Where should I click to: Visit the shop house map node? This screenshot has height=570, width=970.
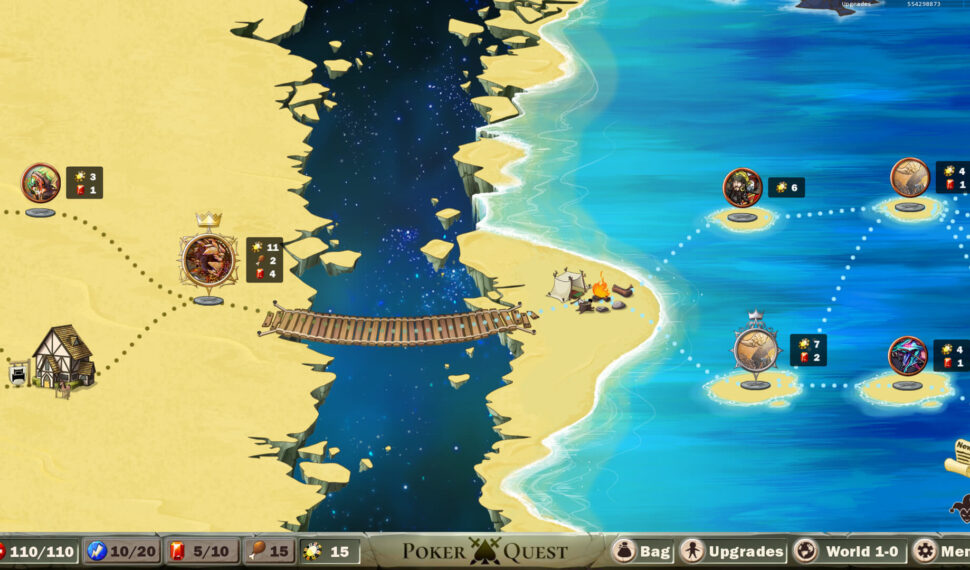[63, 356]
